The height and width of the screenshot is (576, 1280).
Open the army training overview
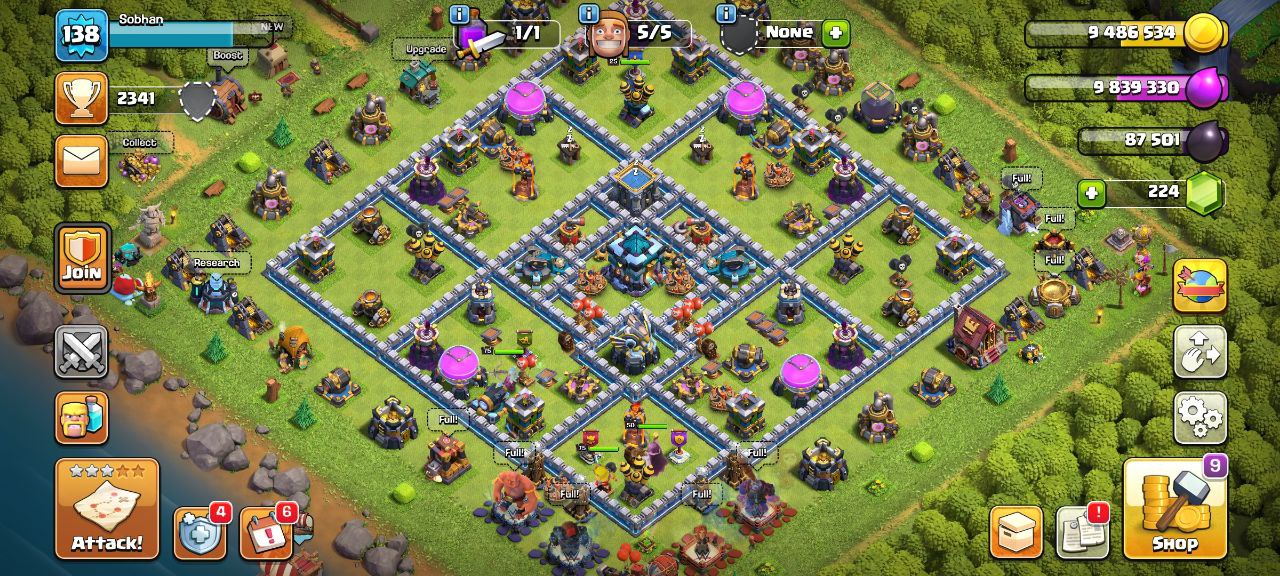[x=81, y=417]
